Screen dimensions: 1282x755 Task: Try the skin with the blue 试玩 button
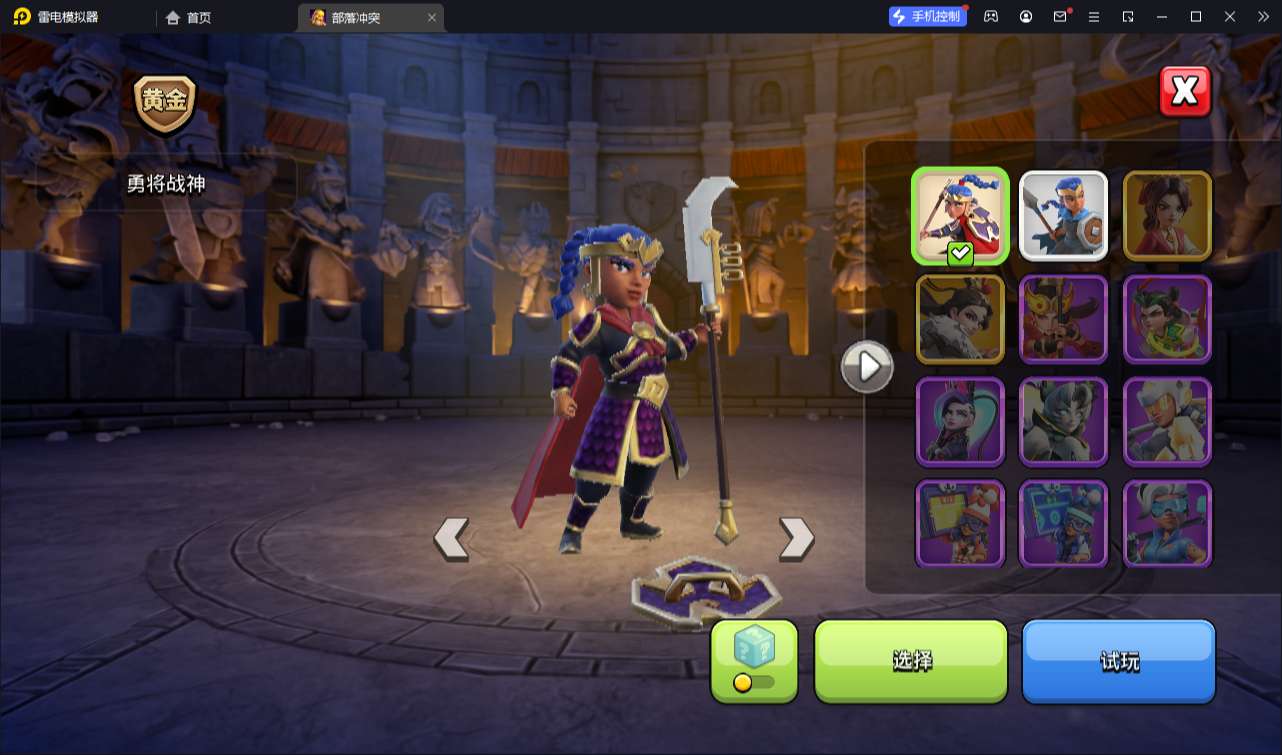click(1118, 660)
